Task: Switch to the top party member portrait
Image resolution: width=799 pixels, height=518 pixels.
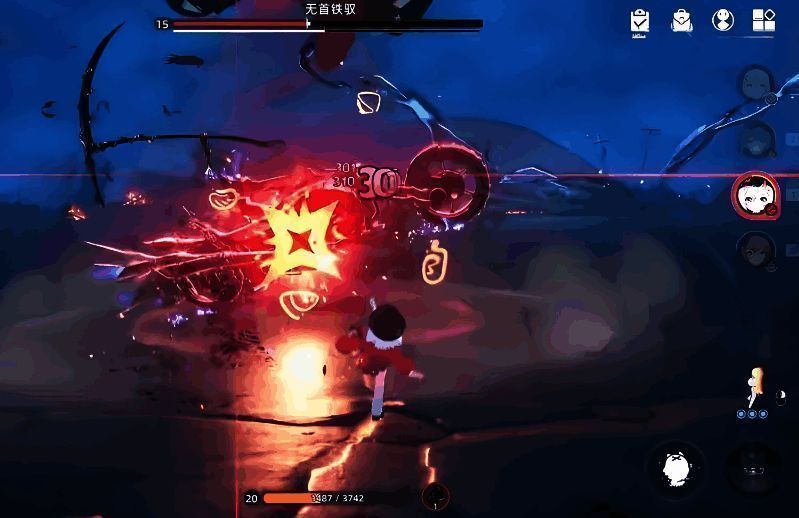Action: [x=756, y=84]
